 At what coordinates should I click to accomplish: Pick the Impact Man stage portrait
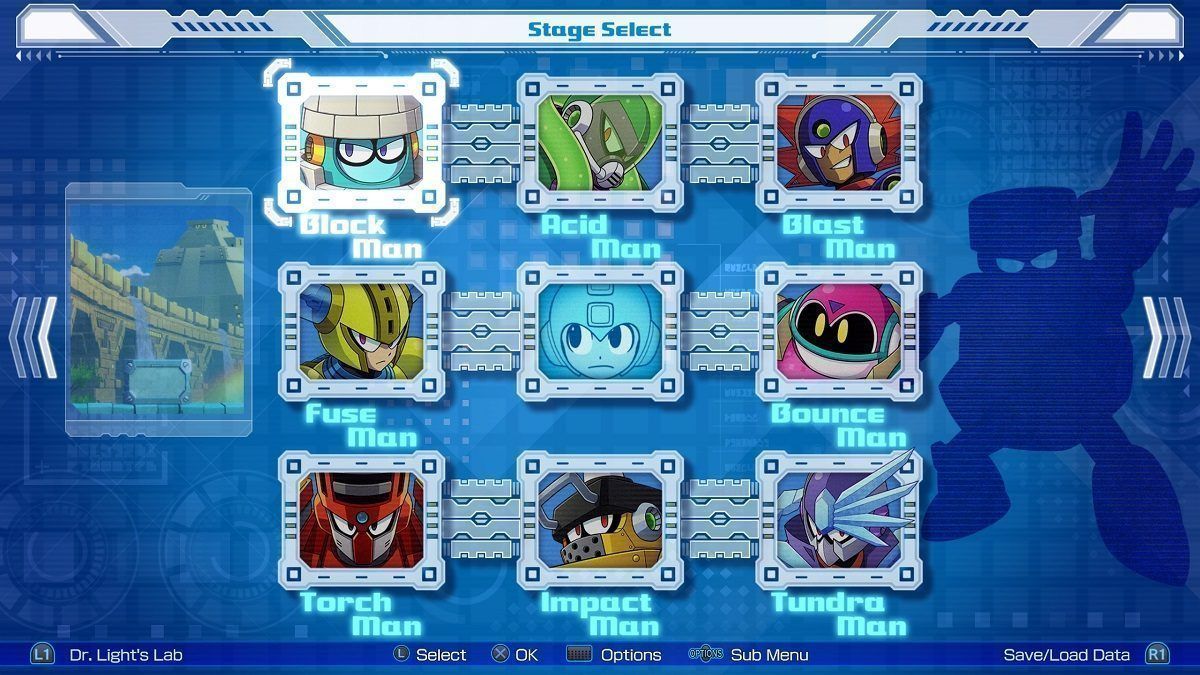pyautogui.click(x=600, y=519)
